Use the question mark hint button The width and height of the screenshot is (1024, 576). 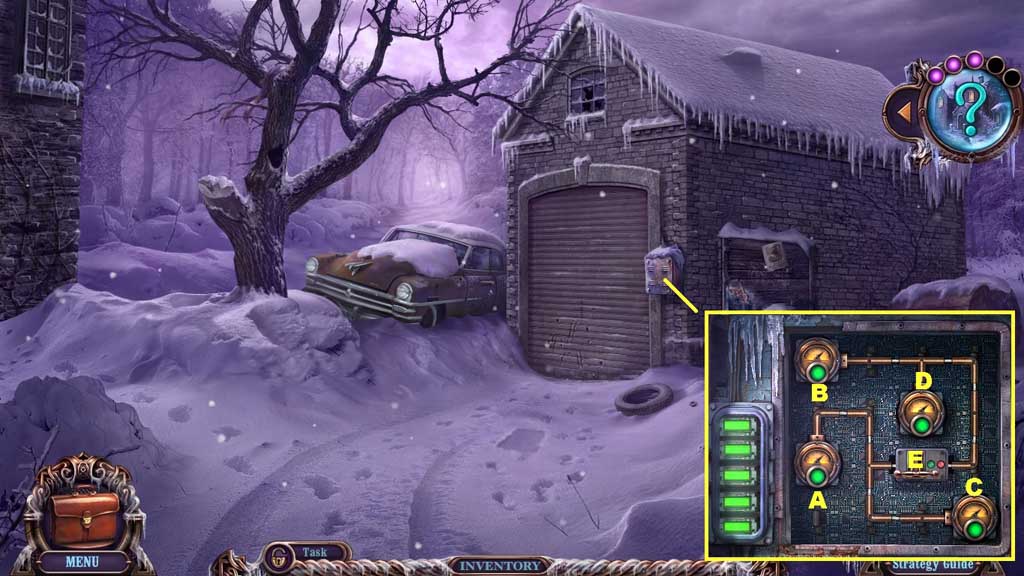964,110
